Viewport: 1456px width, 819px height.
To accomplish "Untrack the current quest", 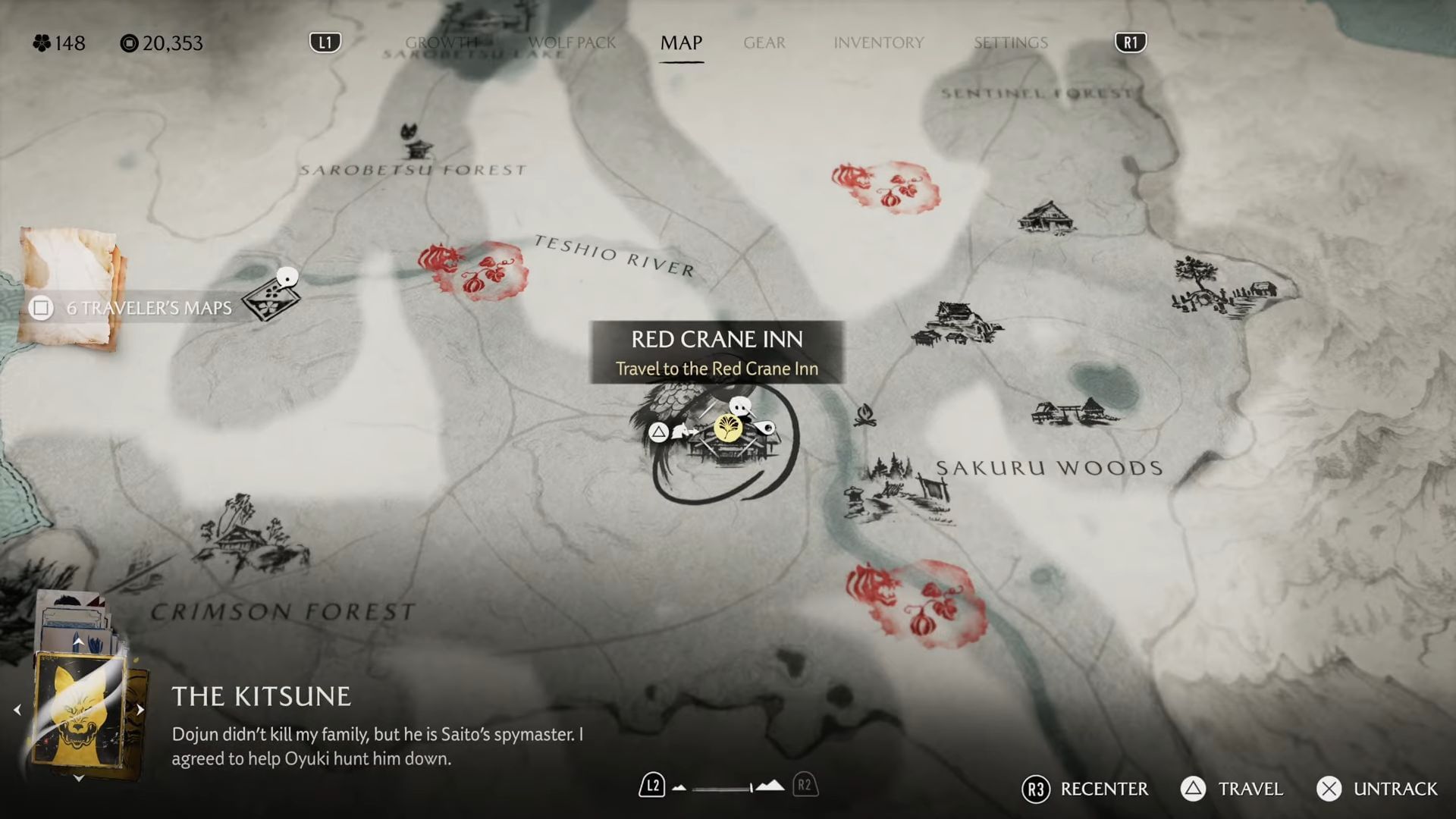I will click(x=1376, y=789).
